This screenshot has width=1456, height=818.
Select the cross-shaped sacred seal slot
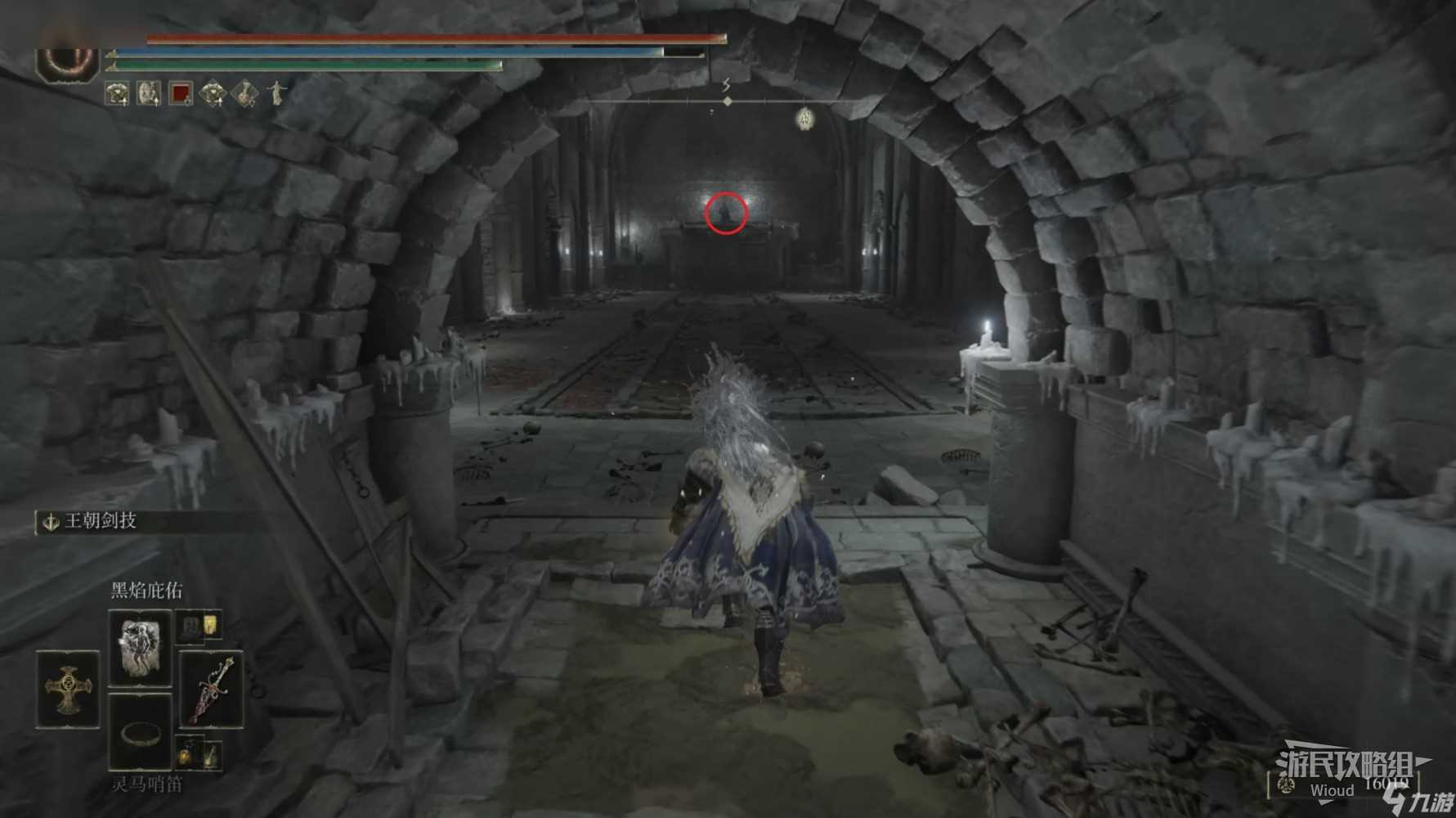(68, 689)
